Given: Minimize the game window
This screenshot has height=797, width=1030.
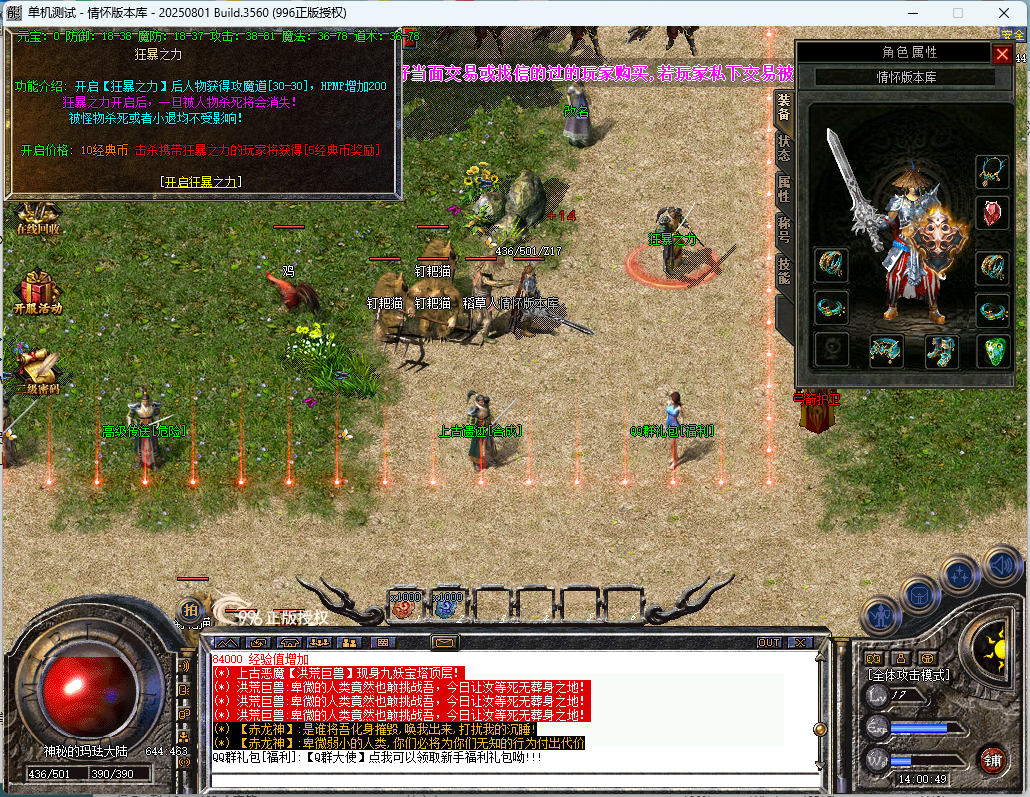Looking at the screenshot, I should pos(912,13).
